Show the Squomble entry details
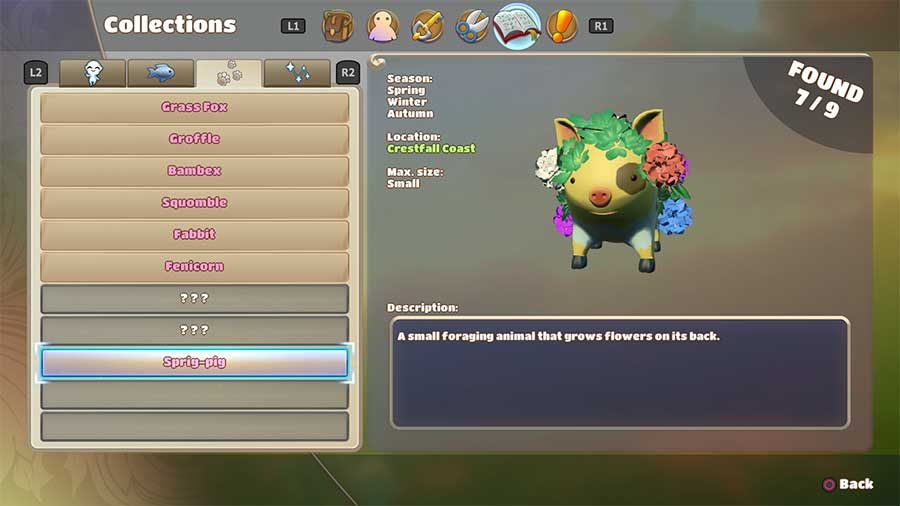 pos(194,203)
